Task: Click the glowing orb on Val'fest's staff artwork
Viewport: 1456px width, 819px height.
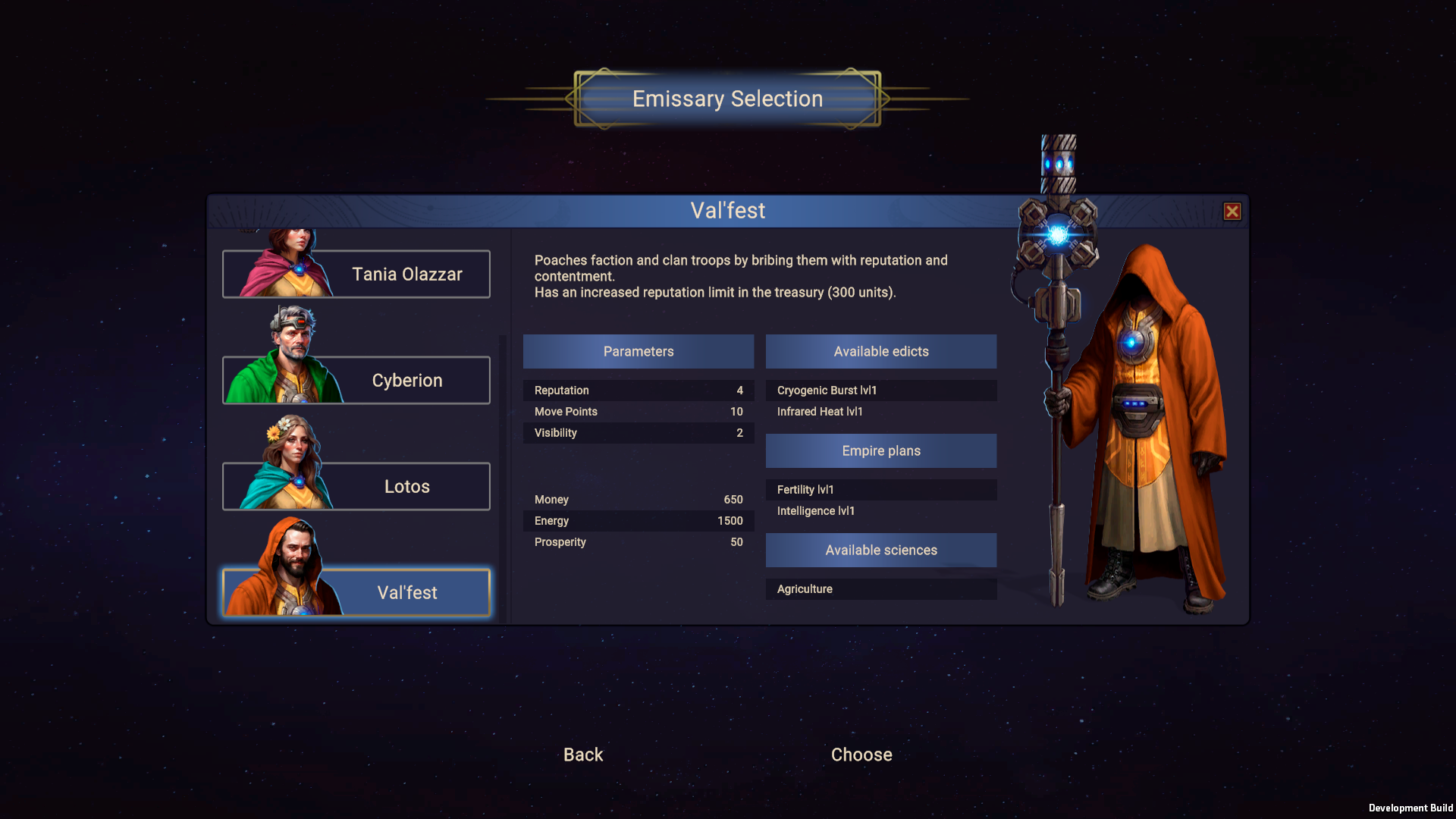Action: pyautogui.click(x=1057, y=234)
